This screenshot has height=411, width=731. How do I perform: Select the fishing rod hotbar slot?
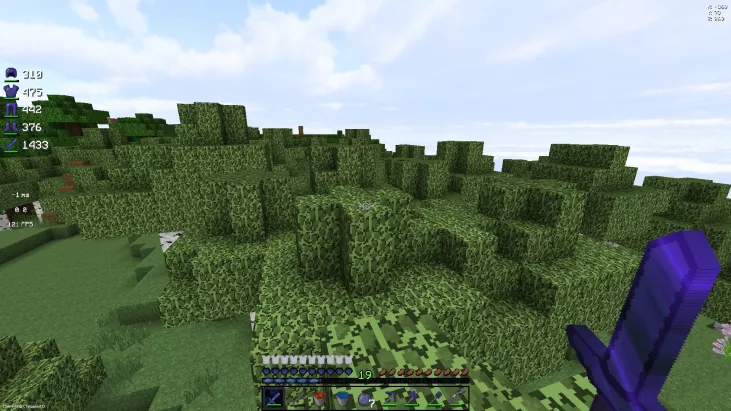pos(297,398)
